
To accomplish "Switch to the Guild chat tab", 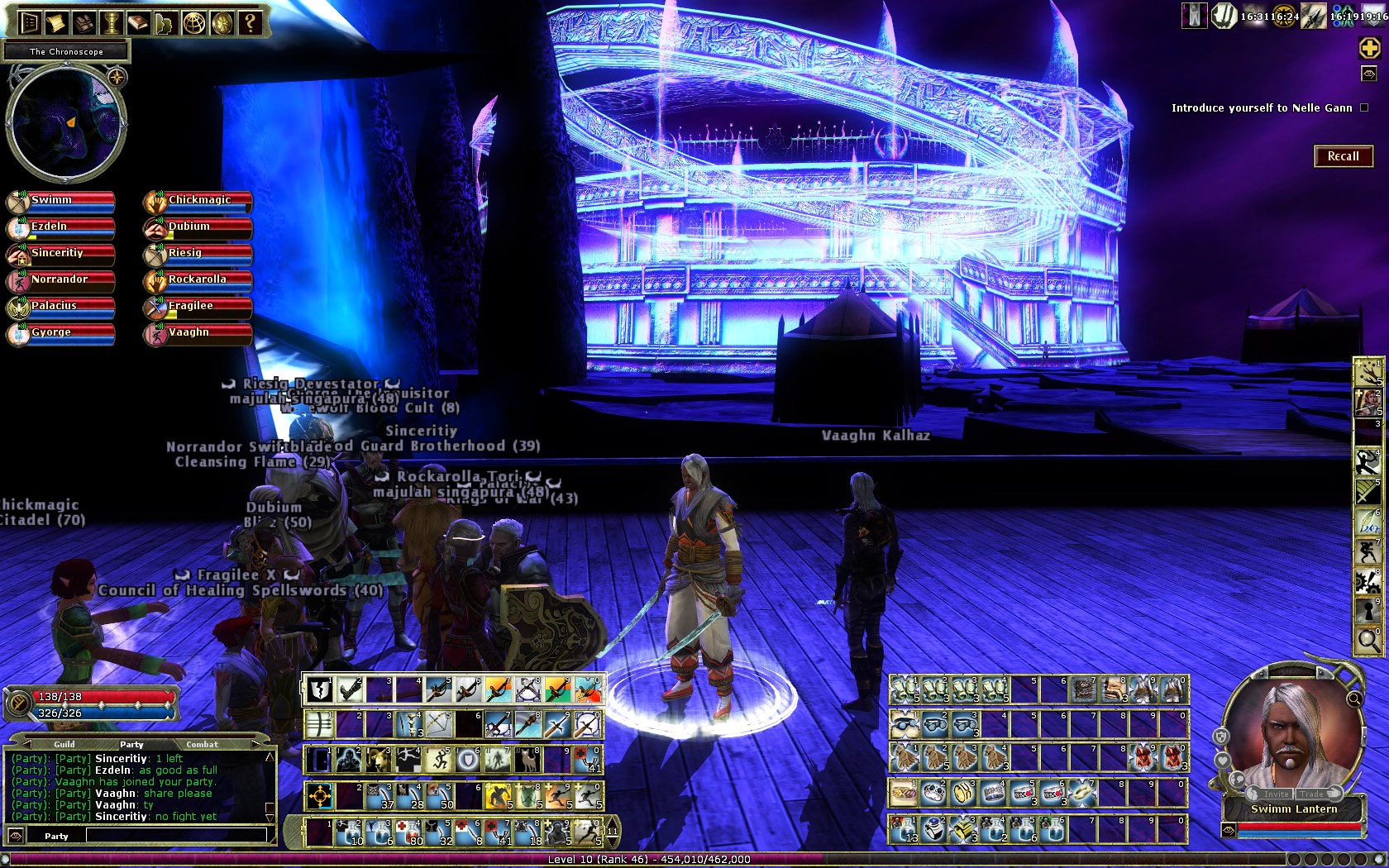I will click(x=64, y=744).
